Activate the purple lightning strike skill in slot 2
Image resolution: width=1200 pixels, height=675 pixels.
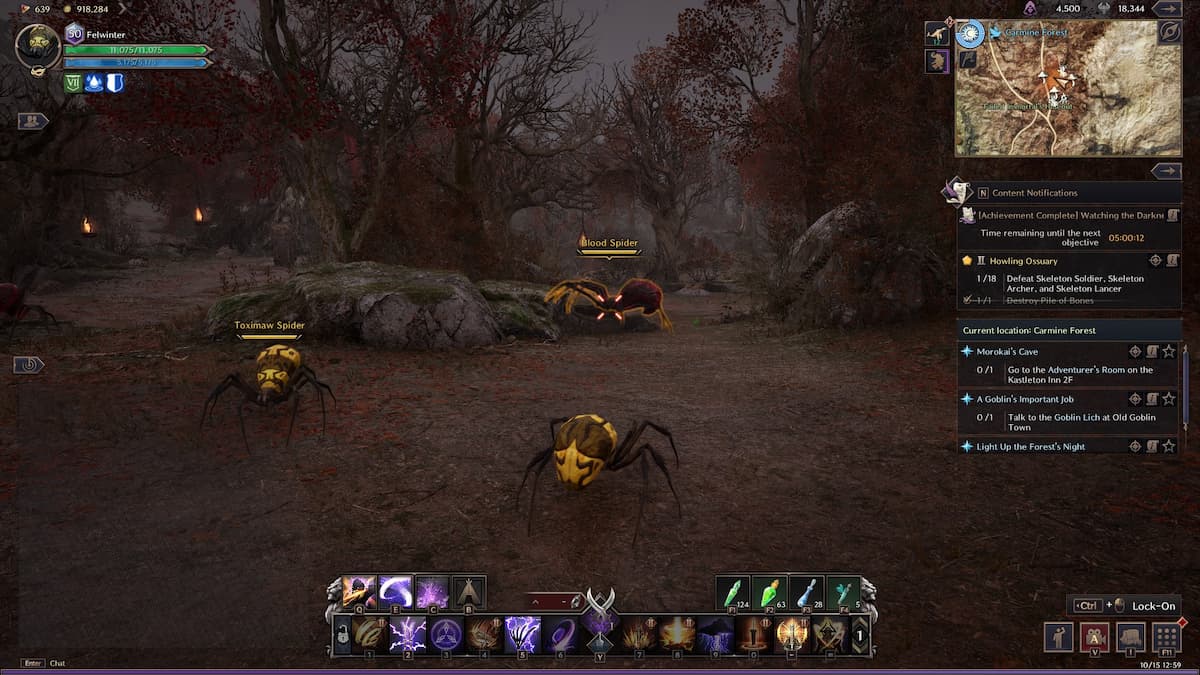click(407, 634)
